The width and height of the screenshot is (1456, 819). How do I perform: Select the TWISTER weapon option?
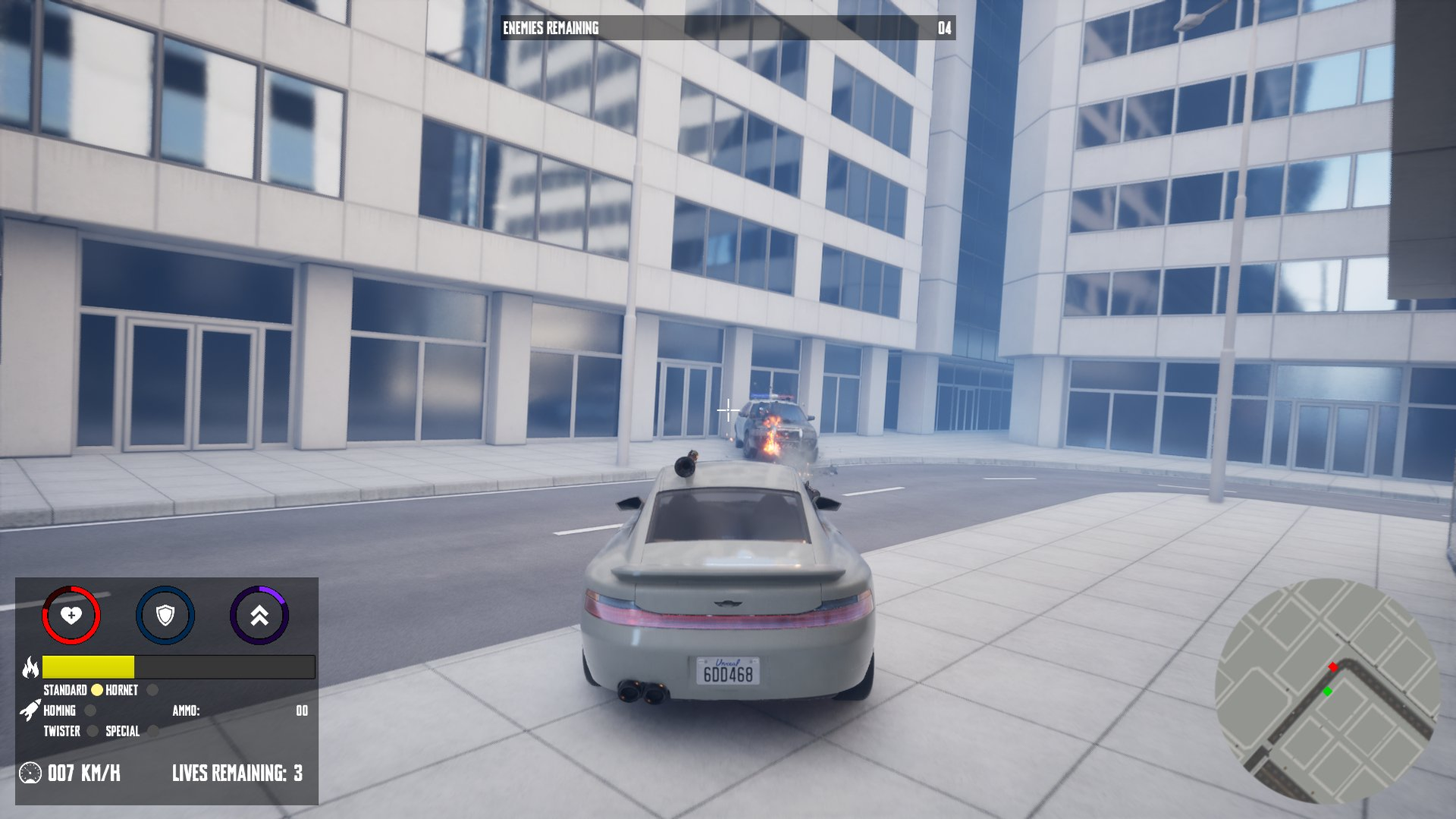click(93, 732)
